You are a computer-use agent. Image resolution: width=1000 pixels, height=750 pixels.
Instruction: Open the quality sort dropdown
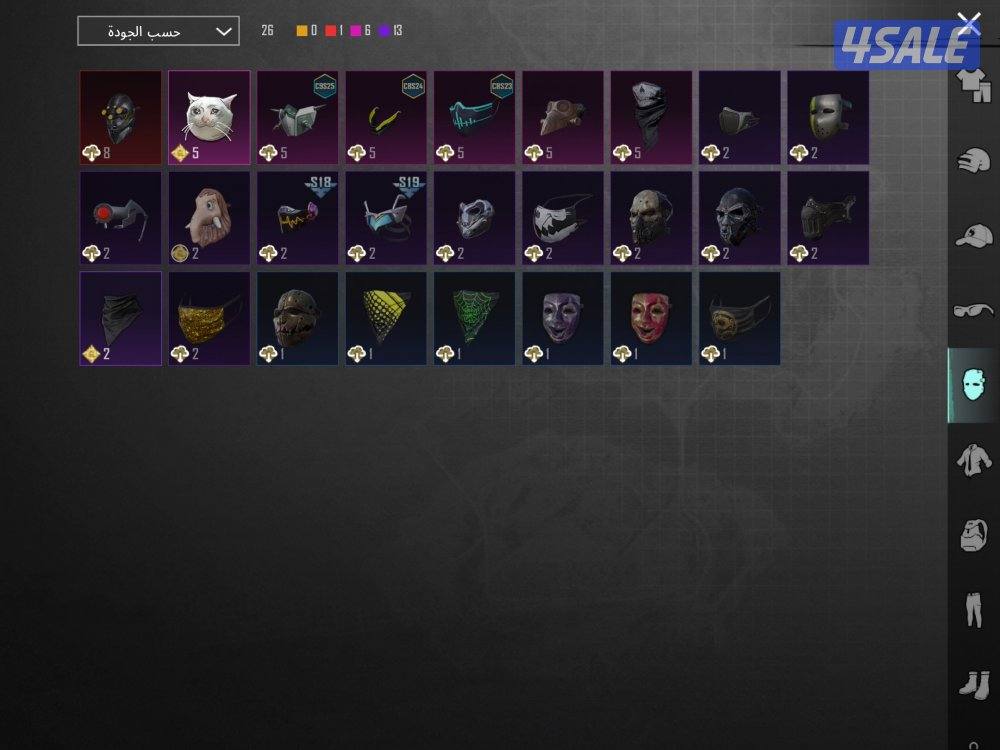158,31
